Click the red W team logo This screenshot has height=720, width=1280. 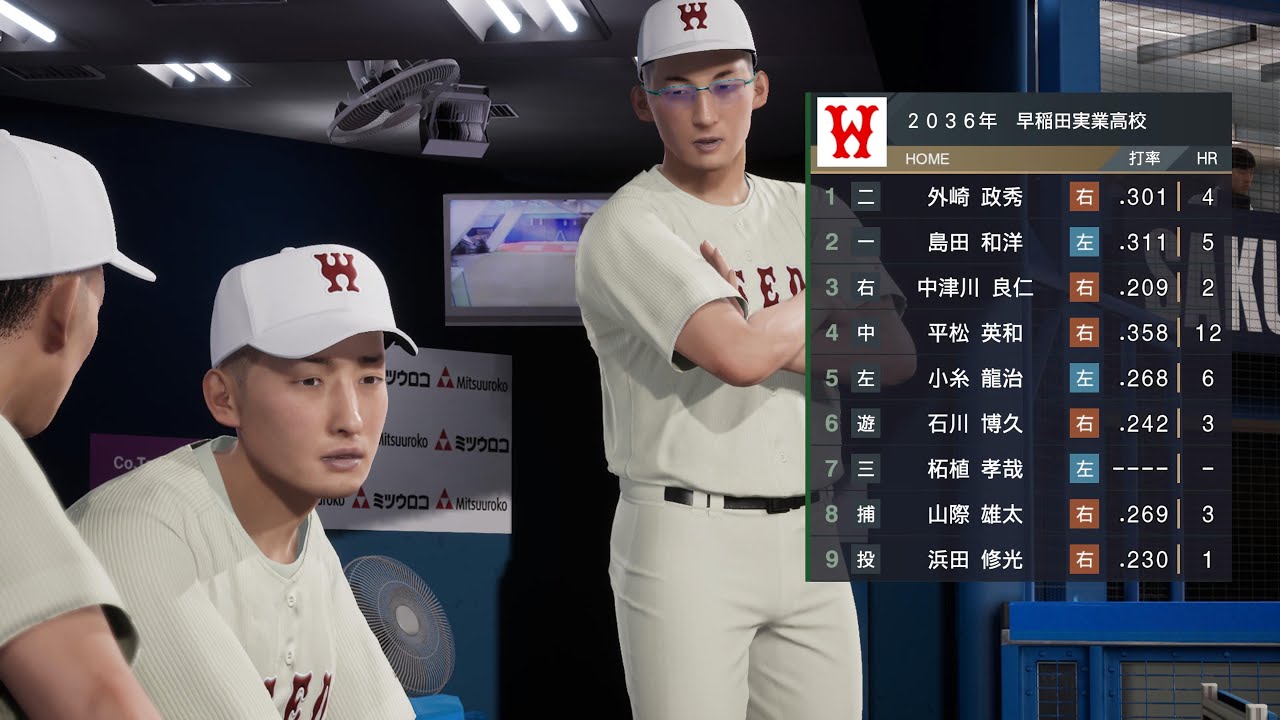[x=851, y=132]
